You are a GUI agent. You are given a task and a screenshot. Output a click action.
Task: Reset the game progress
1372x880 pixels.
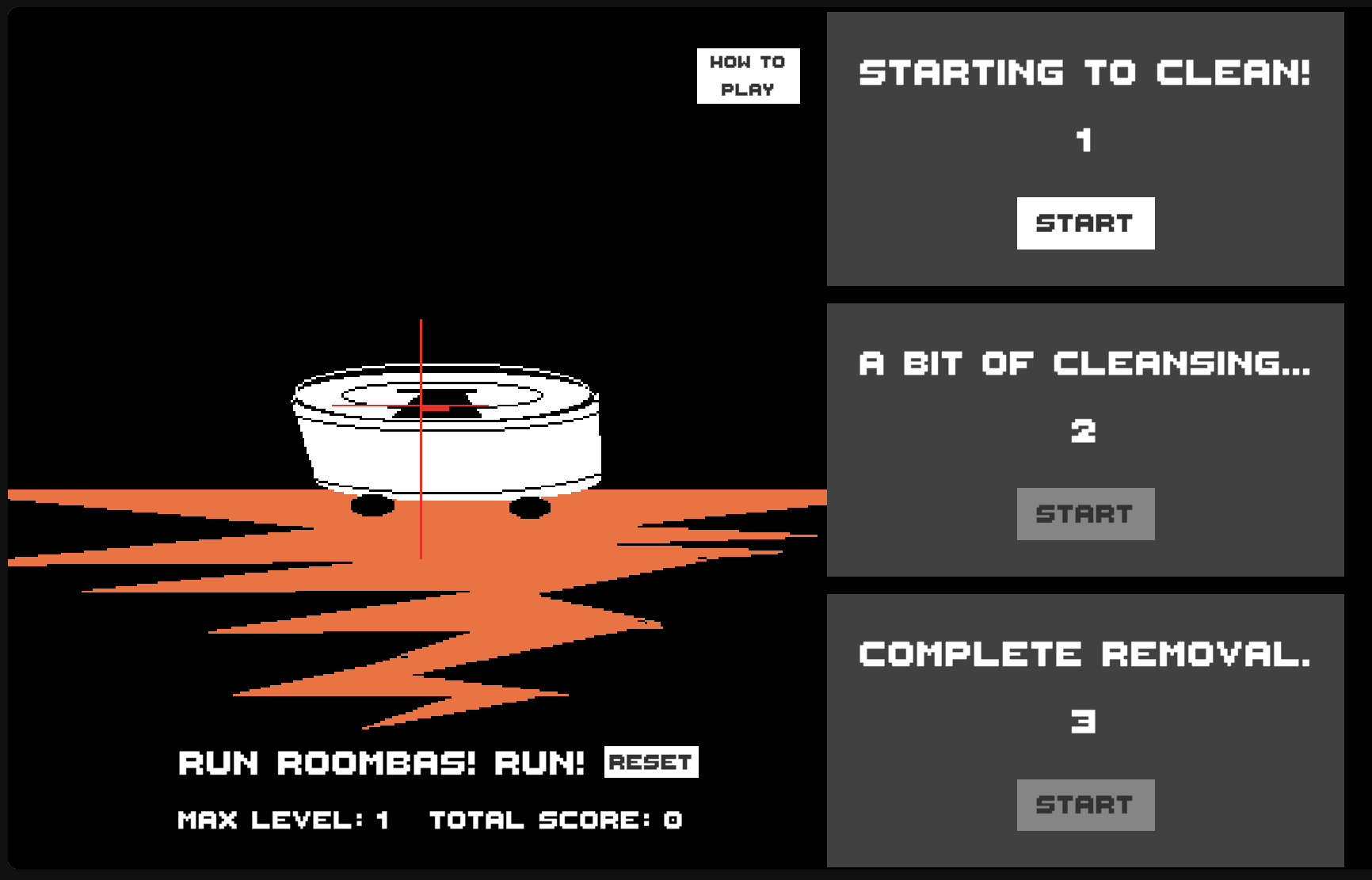653,762
